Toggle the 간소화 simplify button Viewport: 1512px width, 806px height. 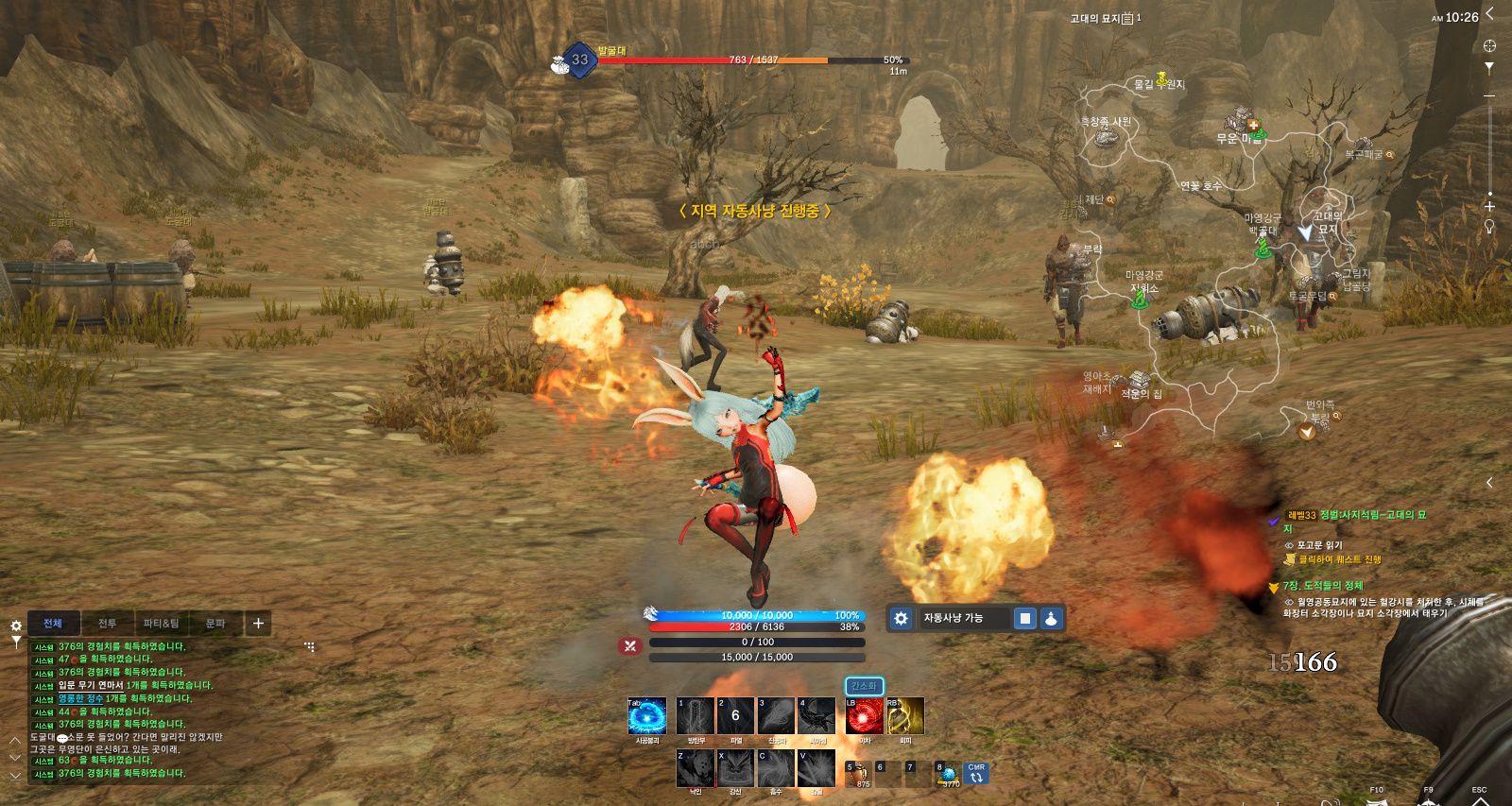(x=864, y=686)
